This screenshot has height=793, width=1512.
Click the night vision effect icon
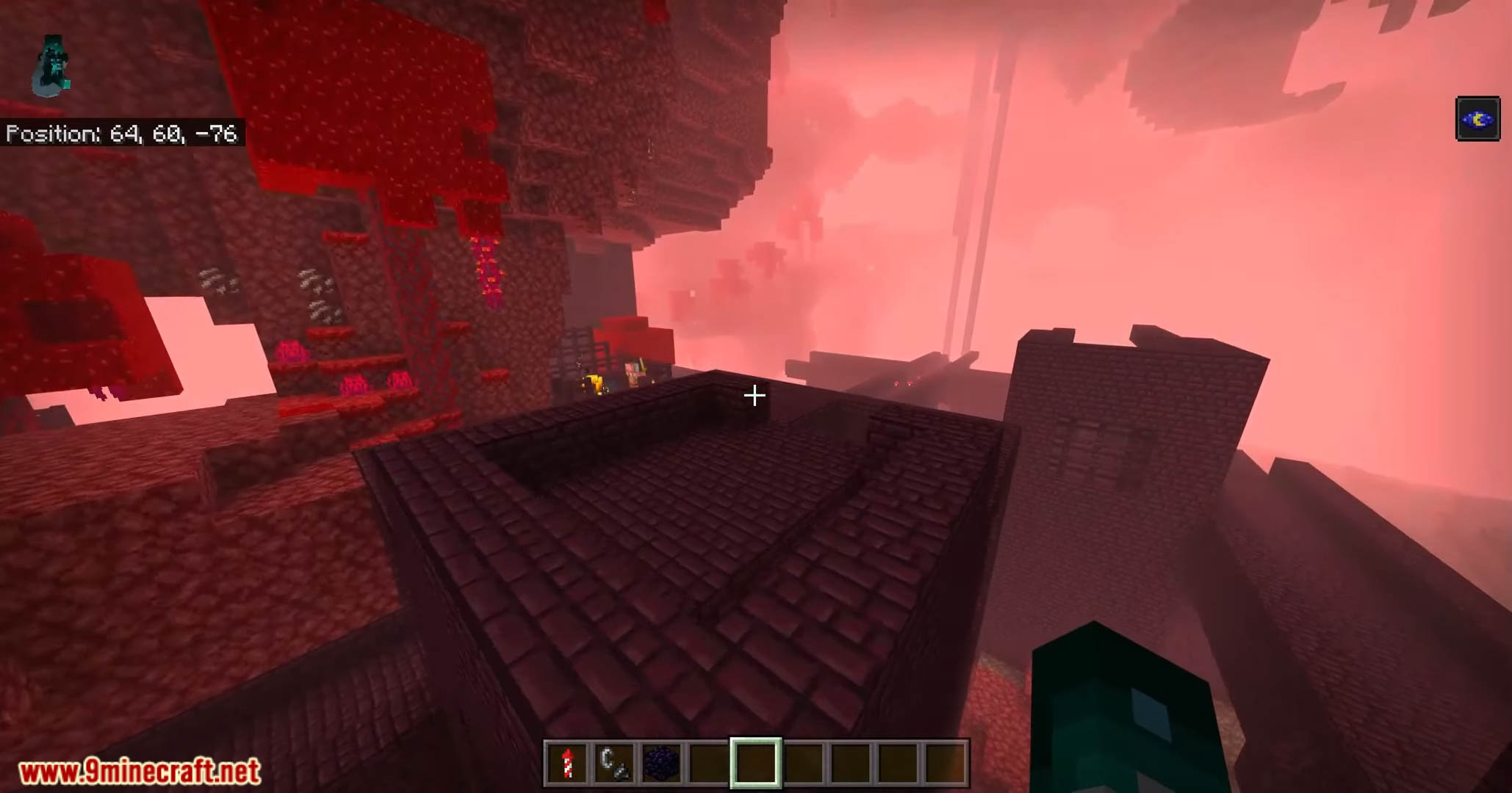point(1477,119)
